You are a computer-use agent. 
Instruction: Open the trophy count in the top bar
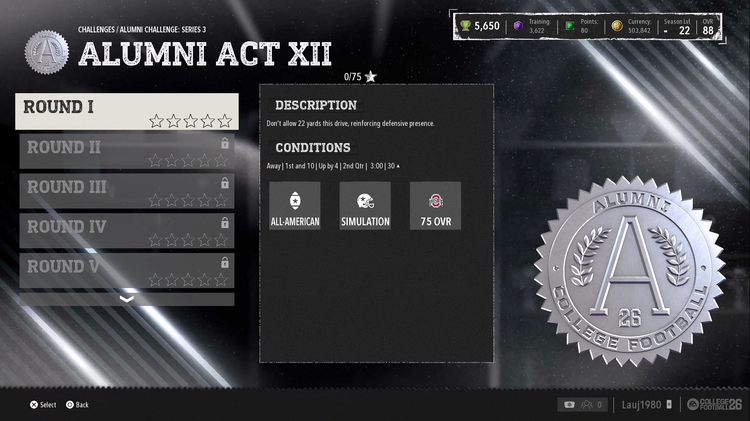click(x=479, y=26)
